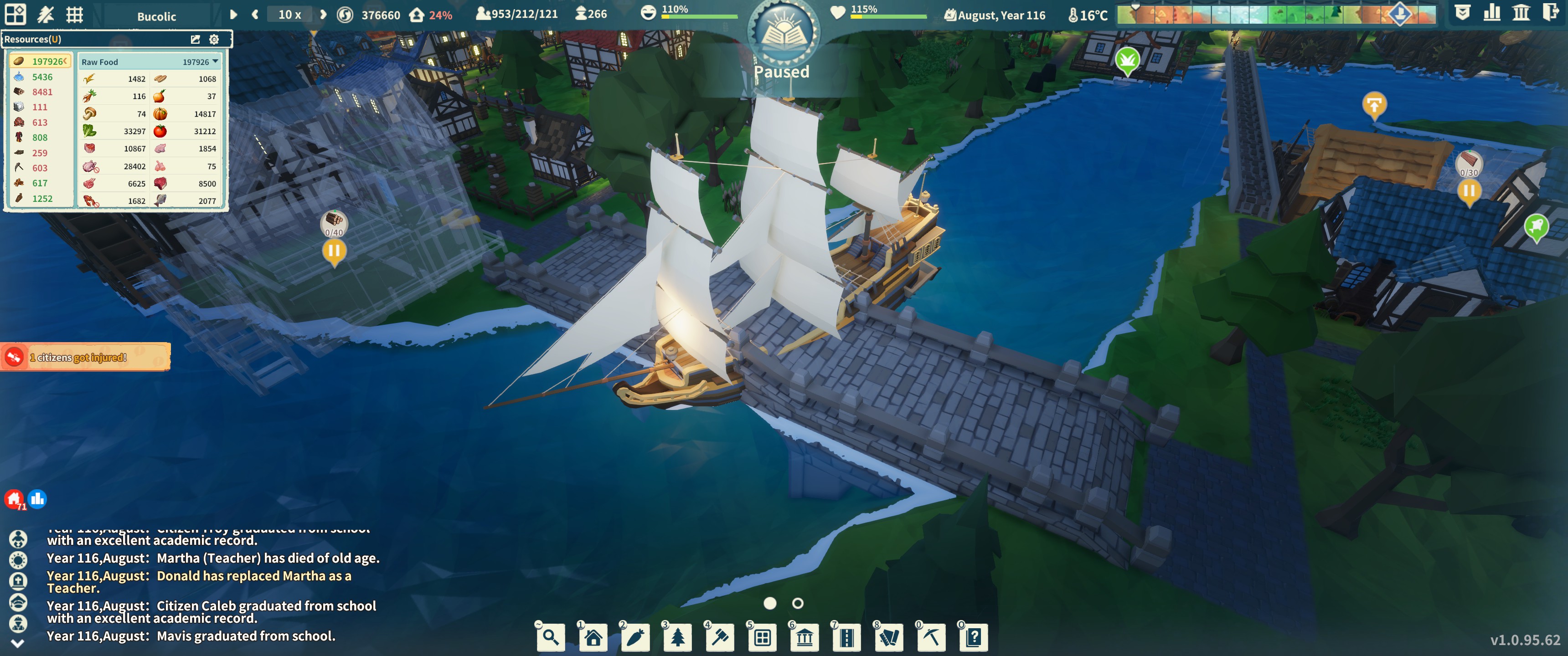Resume the game with the play button
Screen dimensions: 1568x656
(x=233, y=15)
